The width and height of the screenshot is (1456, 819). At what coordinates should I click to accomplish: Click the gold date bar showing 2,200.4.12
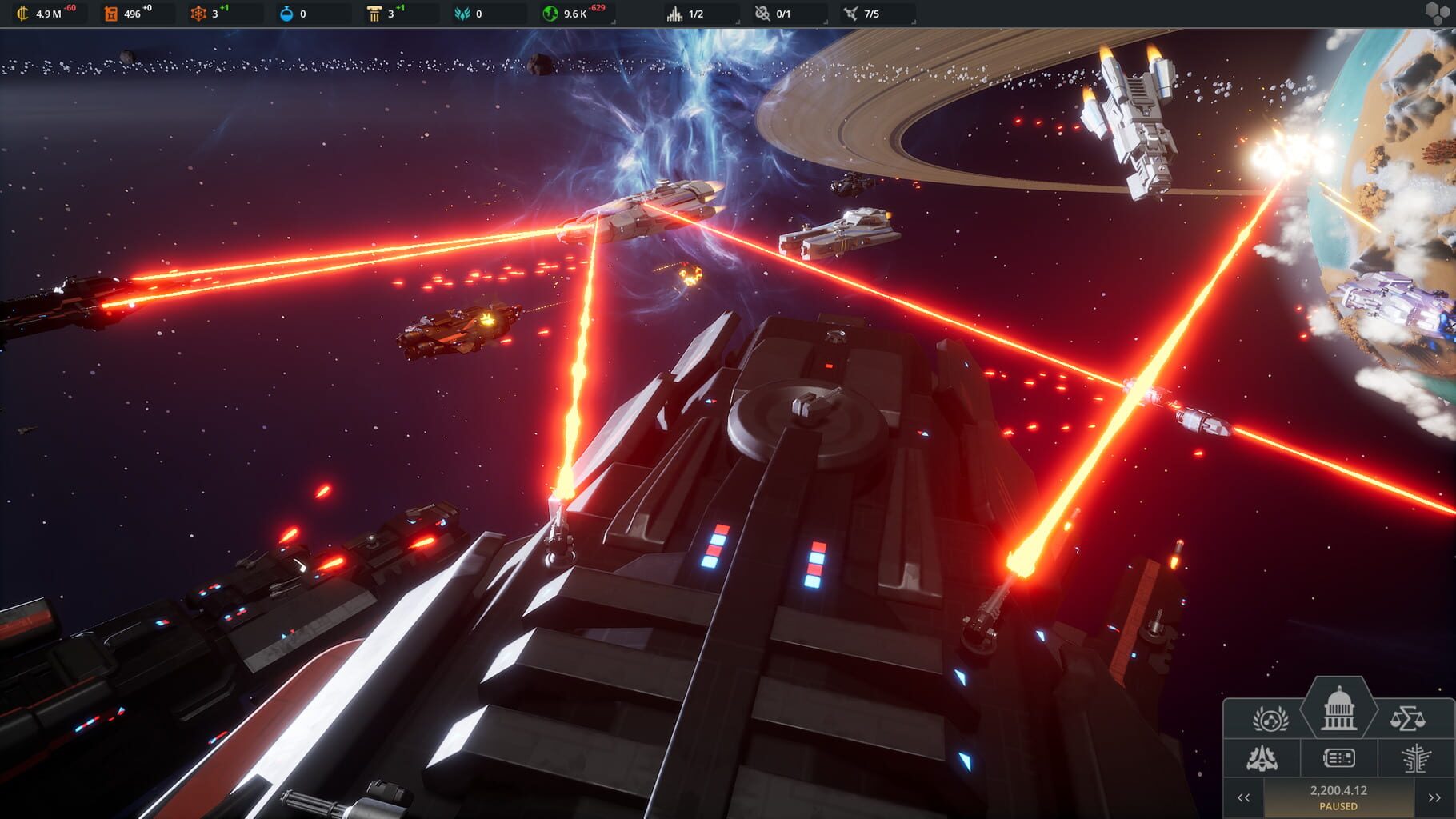pos(1339,789)
